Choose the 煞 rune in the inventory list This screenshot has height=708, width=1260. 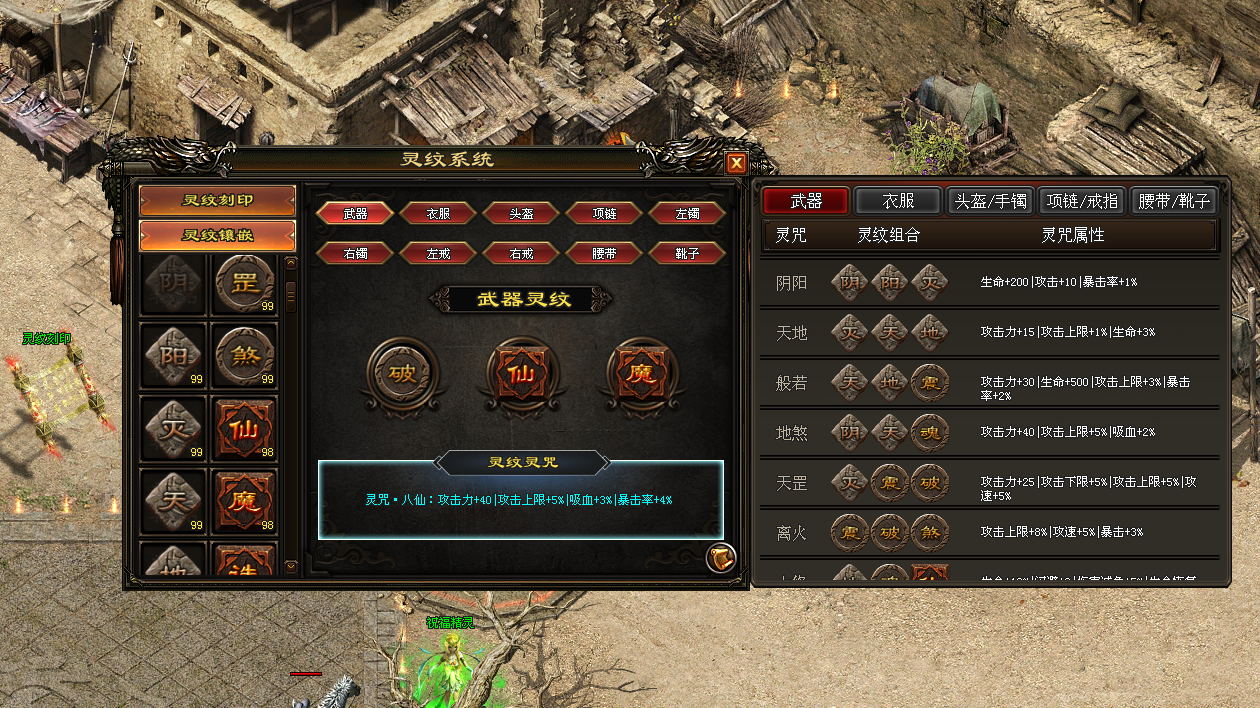tap(244, 356)
